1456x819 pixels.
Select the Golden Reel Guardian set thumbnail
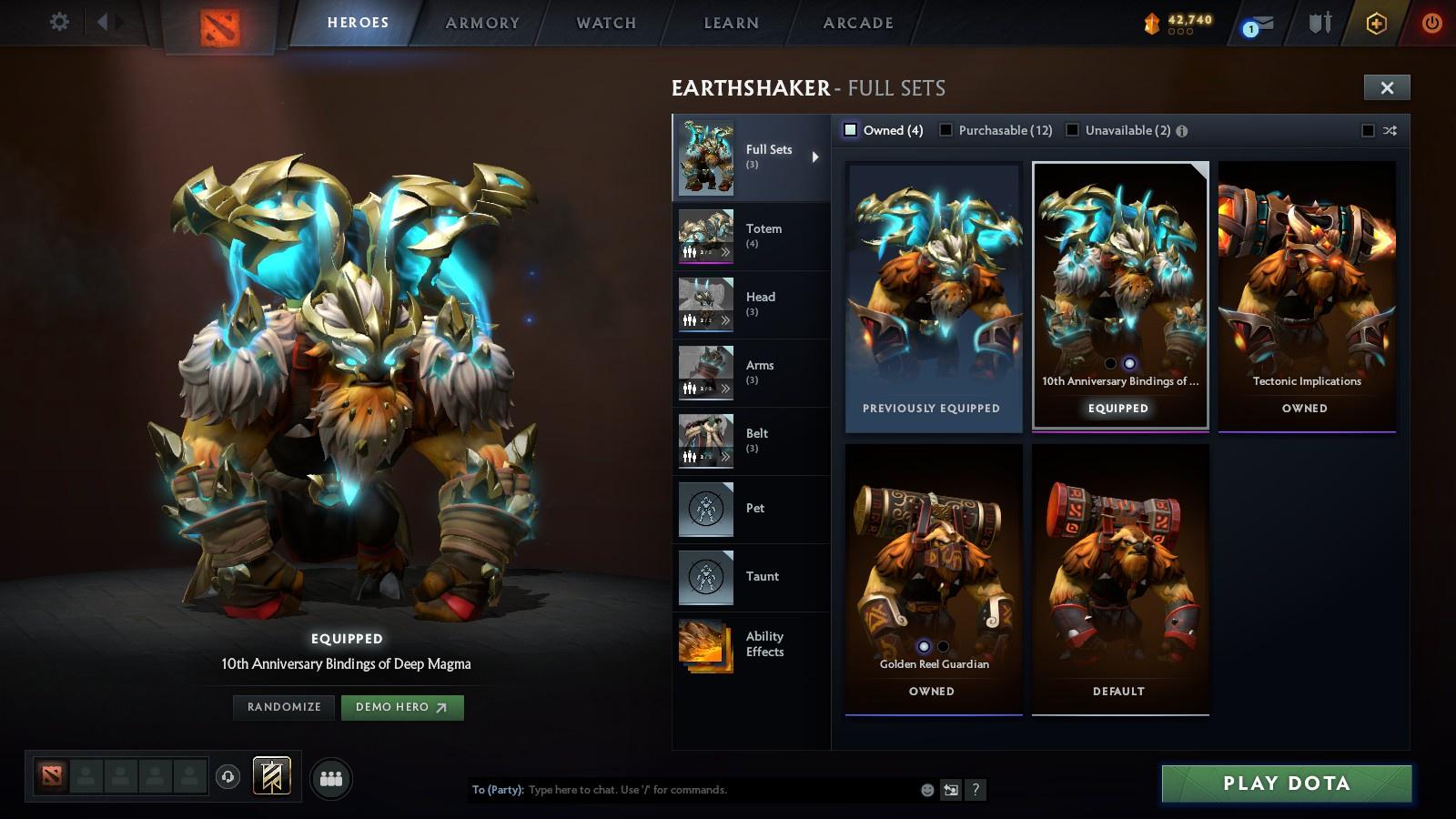coord(933,564)
